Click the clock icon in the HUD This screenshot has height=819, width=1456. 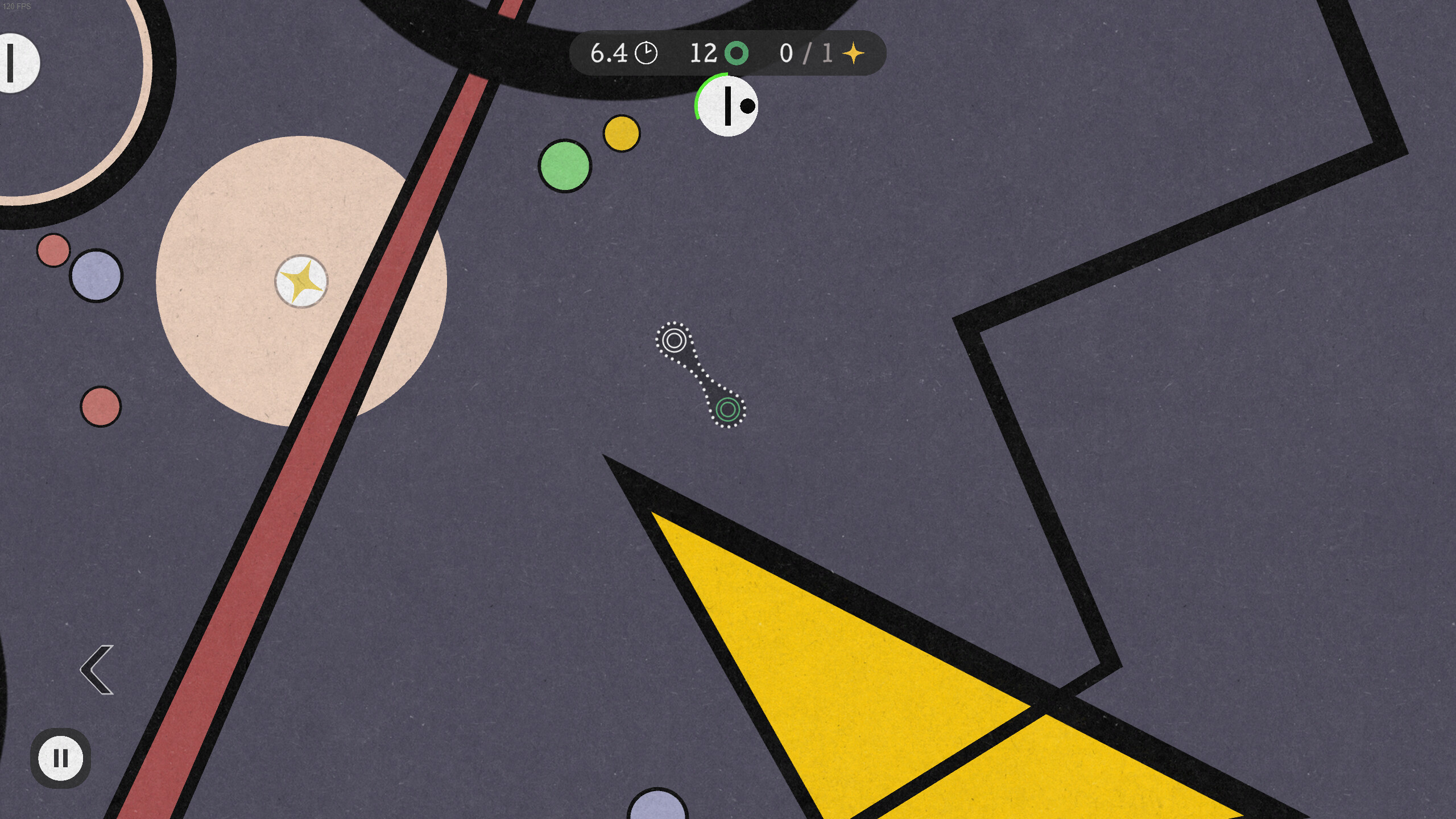(646, 53)
